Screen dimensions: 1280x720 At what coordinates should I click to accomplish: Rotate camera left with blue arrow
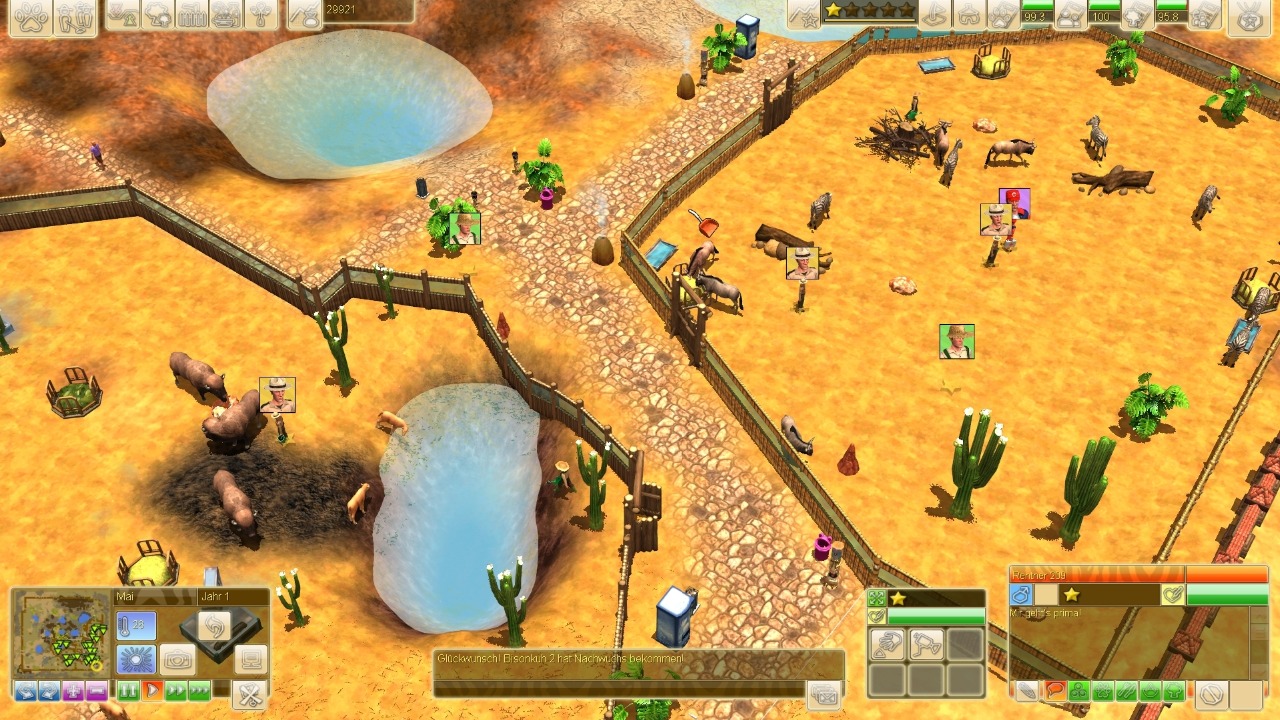coord(25,690)
